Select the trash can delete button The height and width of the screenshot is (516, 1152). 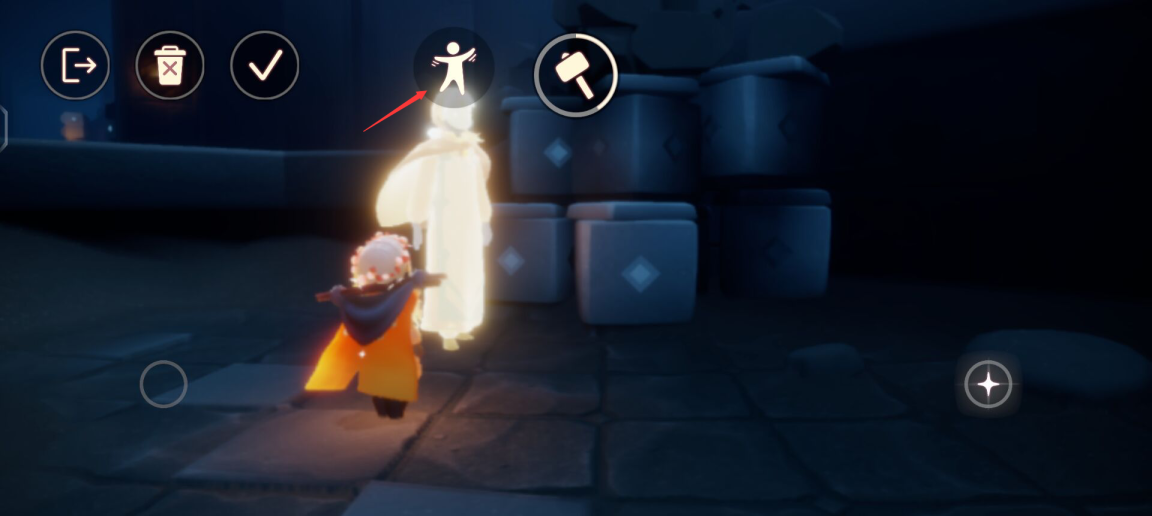(x=170, y=66)
